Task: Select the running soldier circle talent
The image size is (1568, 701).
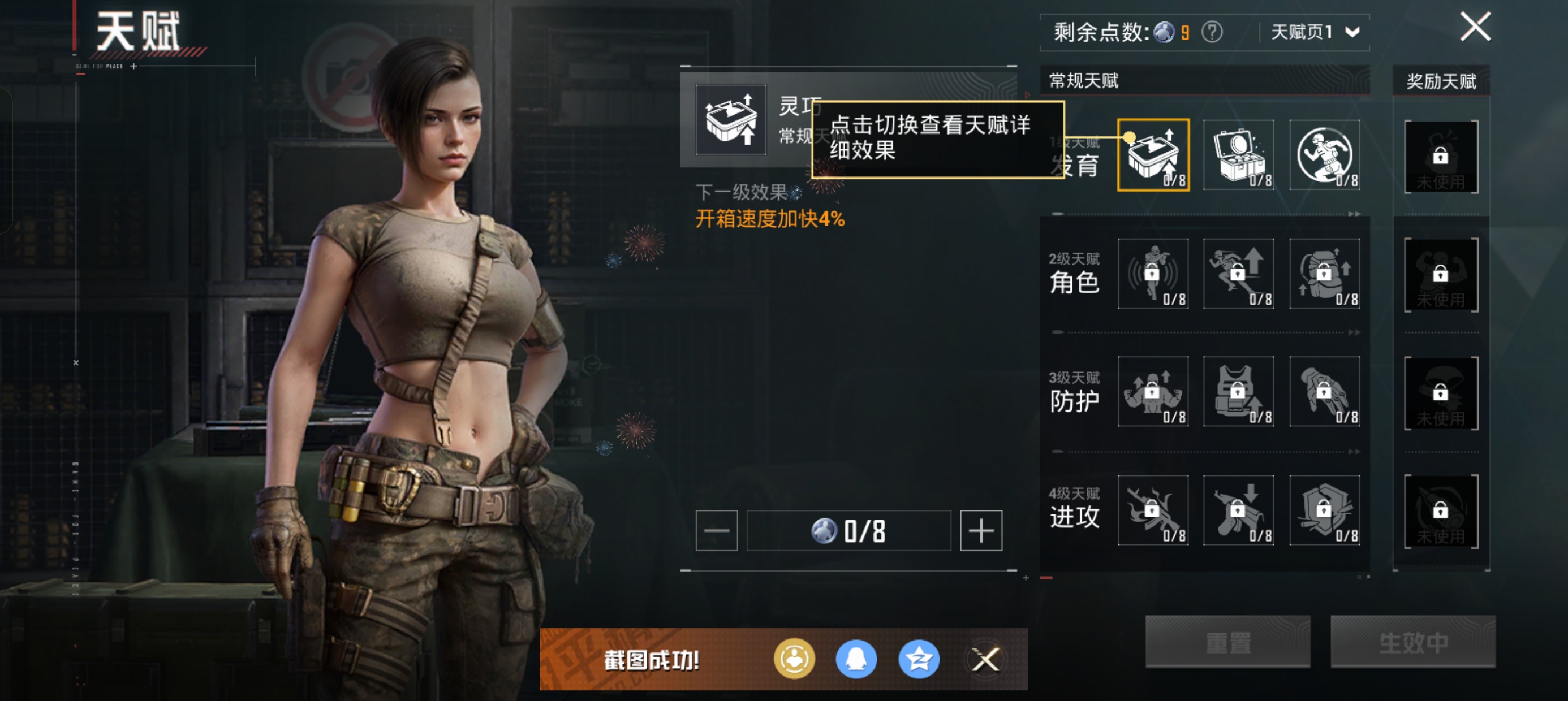Action: coord(1325,155)
